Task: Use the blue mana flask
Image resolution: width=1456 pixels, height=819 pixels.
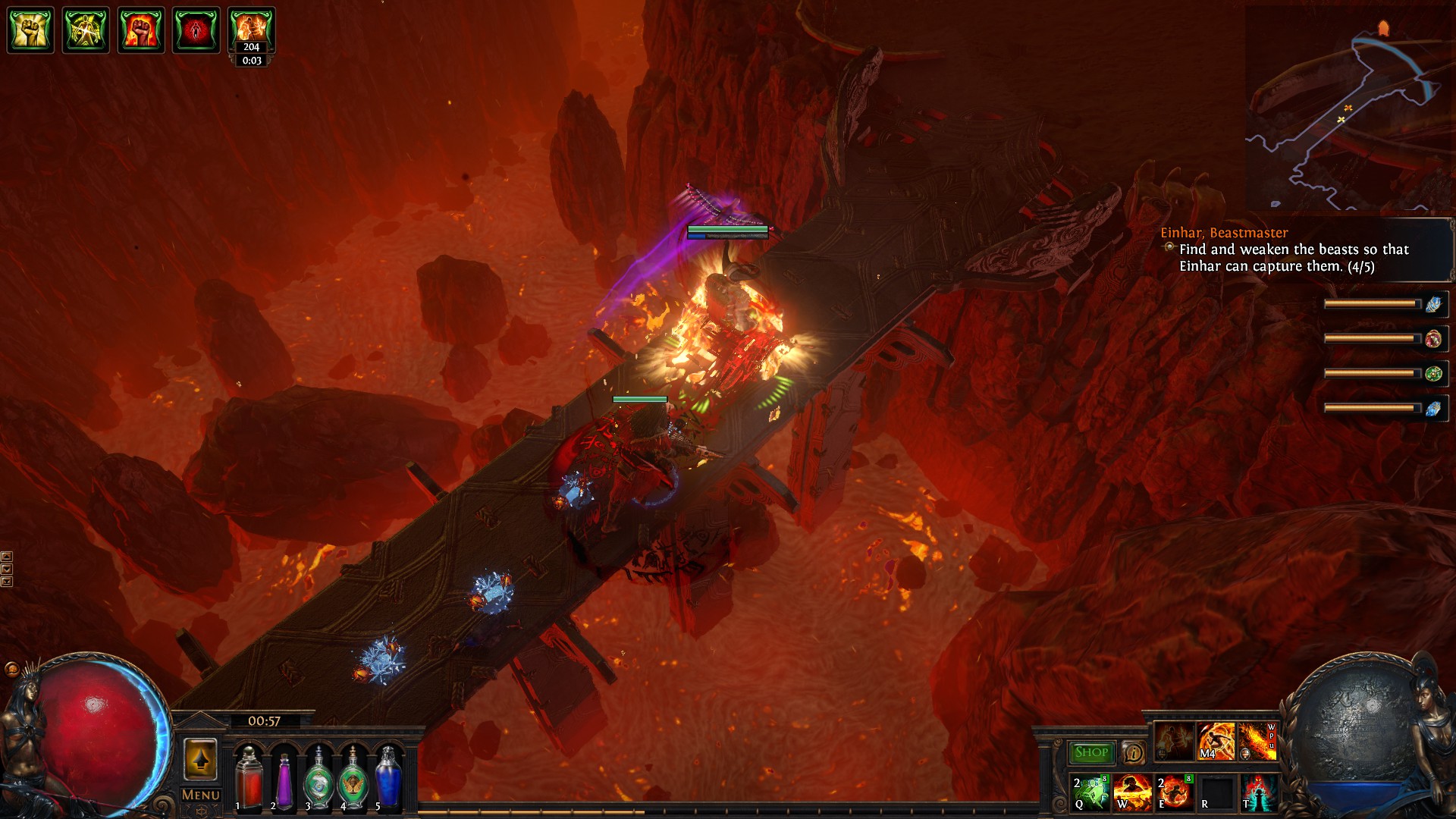Action: click(x=388, y=777)
